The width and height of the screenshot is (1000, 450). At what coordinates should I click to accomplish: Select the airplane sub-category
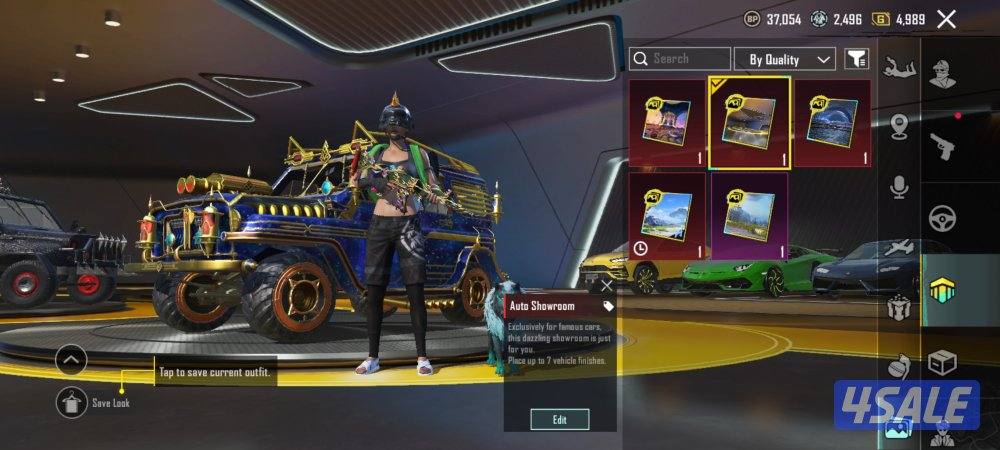click(x=899, y=246)
